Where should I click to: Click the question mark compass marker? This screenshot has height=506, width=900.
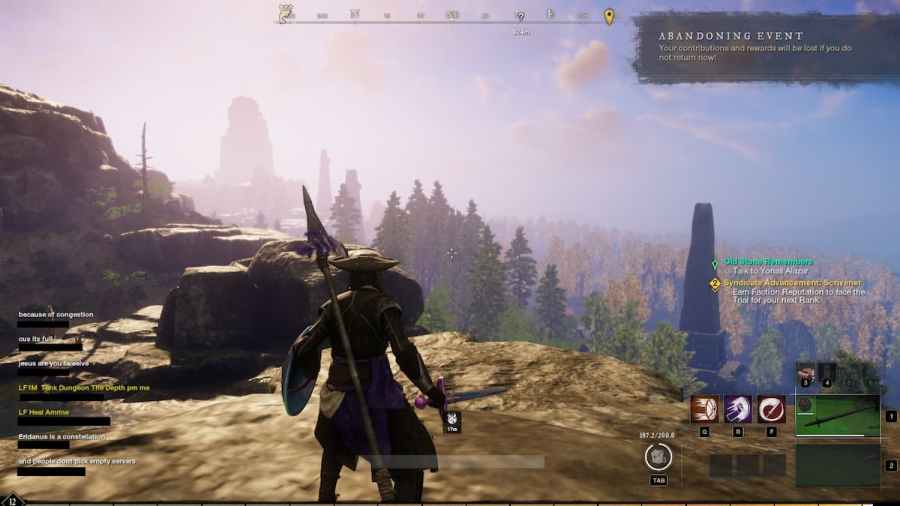coord(520,17)
